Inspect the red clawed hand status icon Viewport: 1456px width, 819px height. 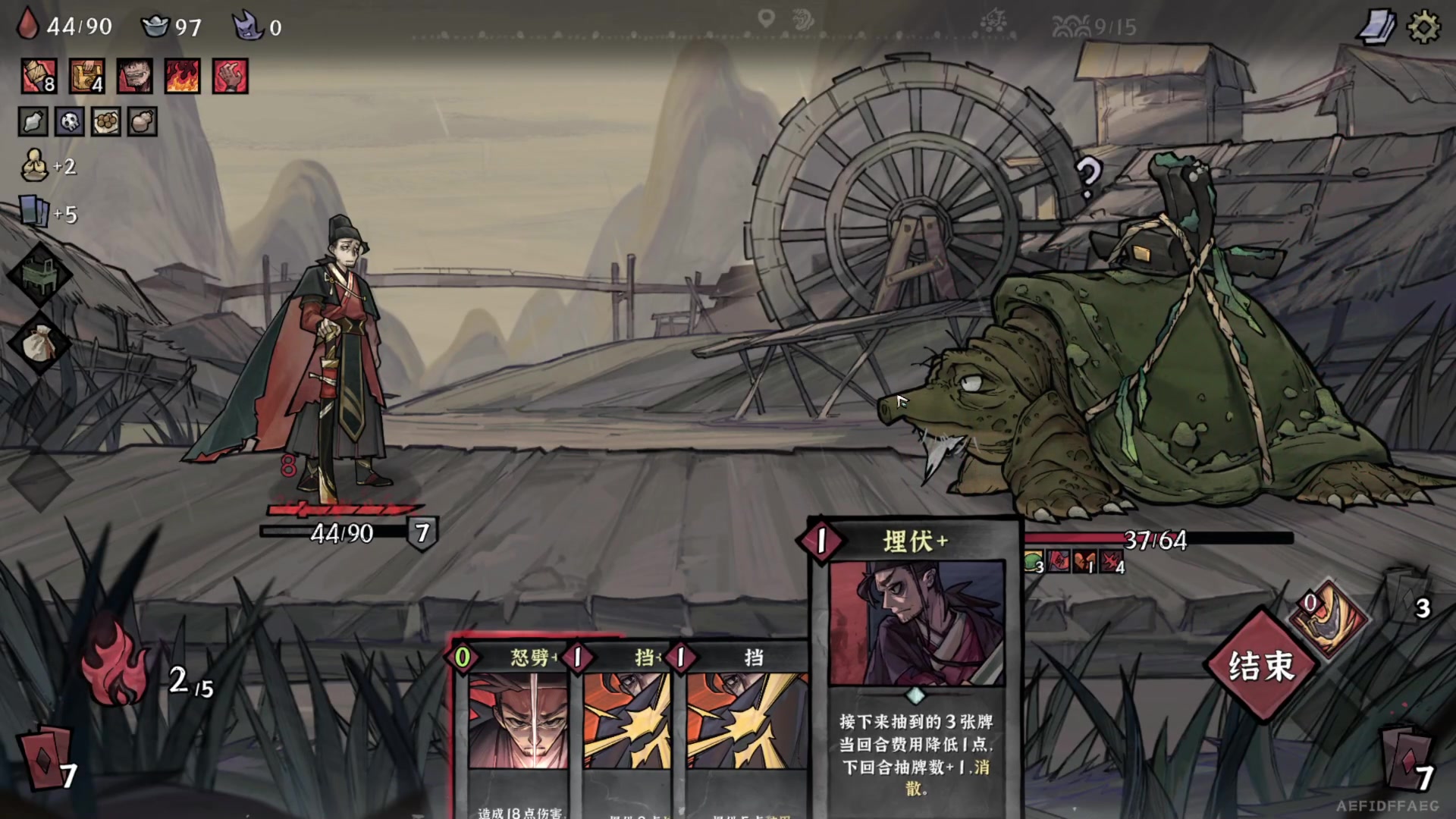(230, 77)
